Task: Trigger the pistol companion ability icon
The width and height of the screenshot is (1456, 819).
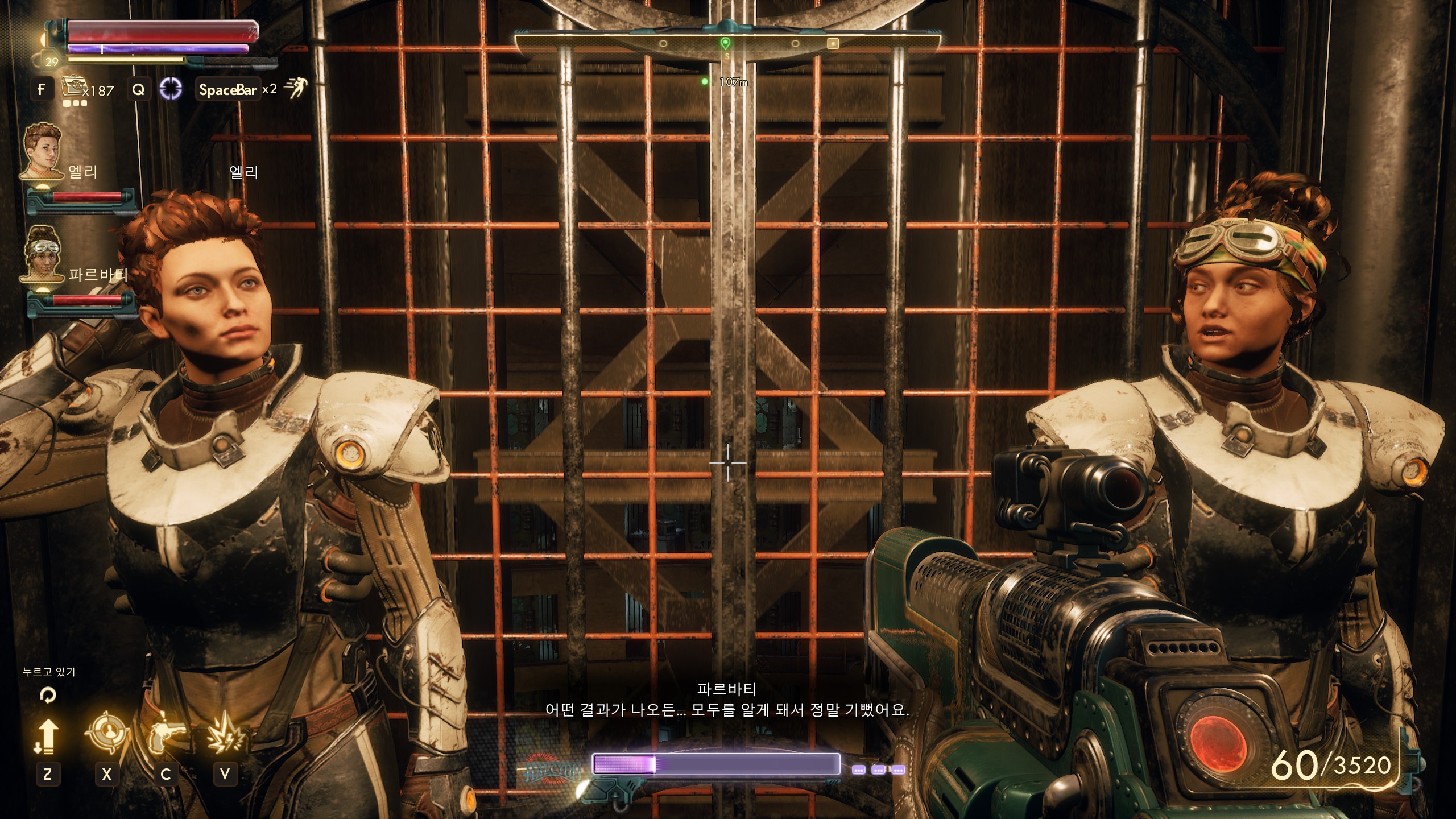Action: tap(166, 735)
